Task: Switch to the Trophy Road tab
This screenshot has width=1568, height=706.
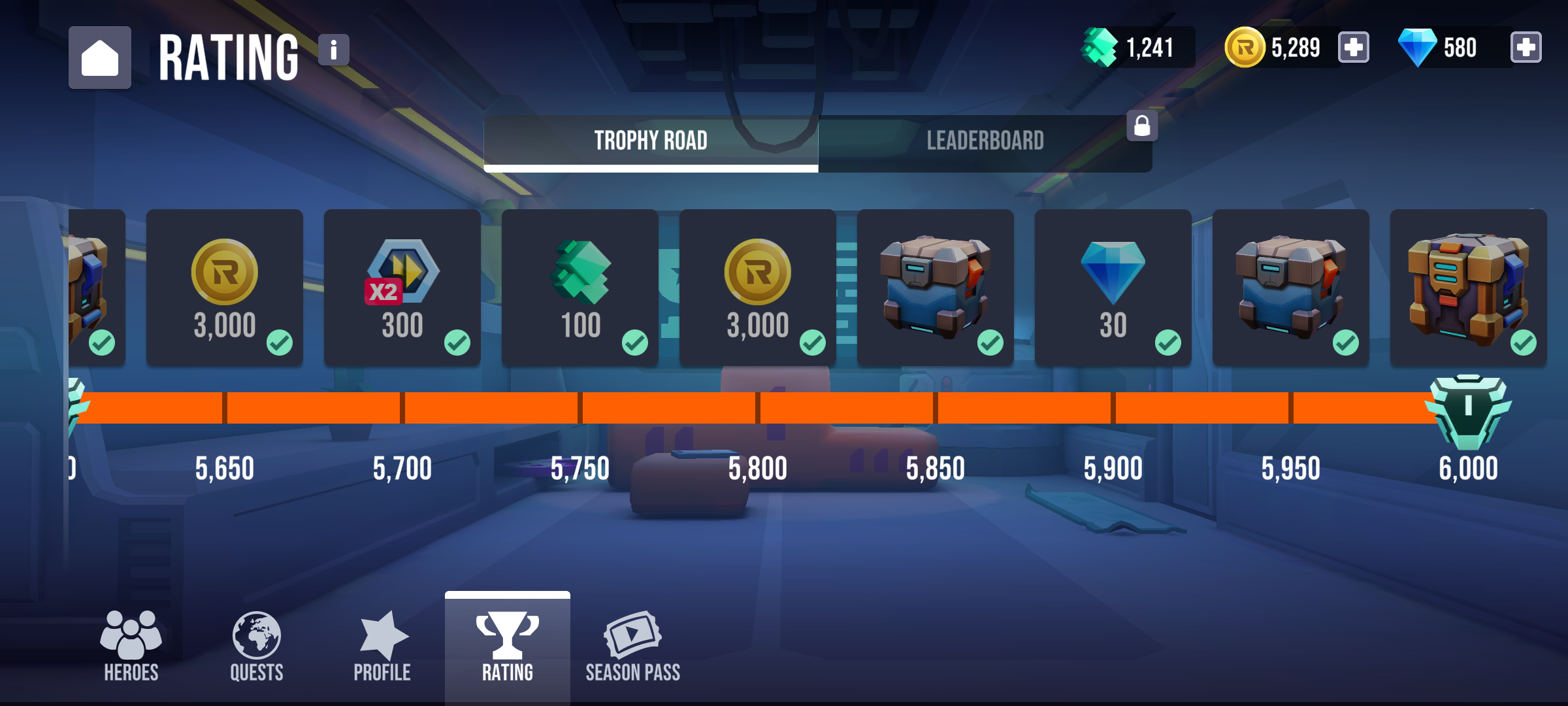Action: point(651,139)
